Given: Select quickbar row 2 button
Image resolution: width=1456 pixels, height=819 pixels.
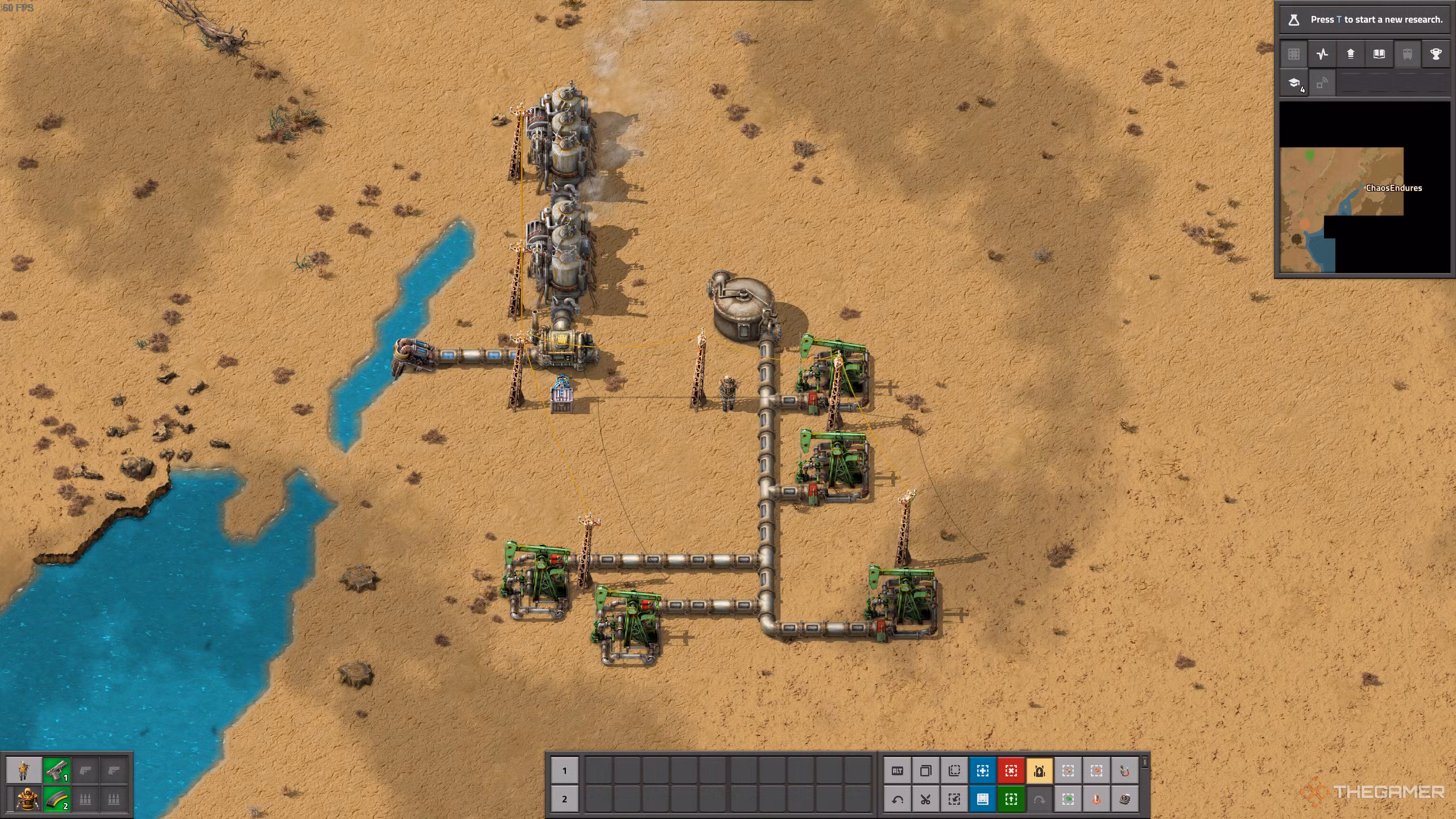Looking at the screenshot, I should point(564,799).
